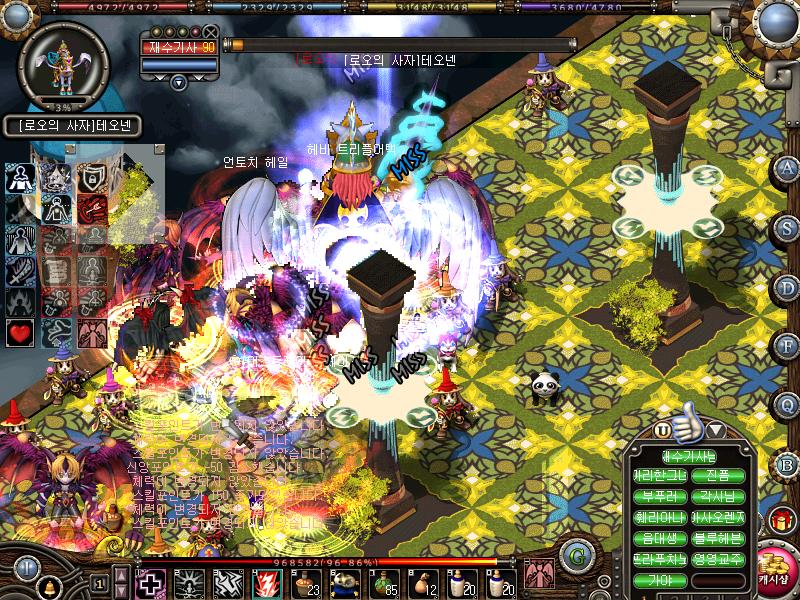Select the red heart skill icon
Screen dimensions: 800x600
(20, 331)
